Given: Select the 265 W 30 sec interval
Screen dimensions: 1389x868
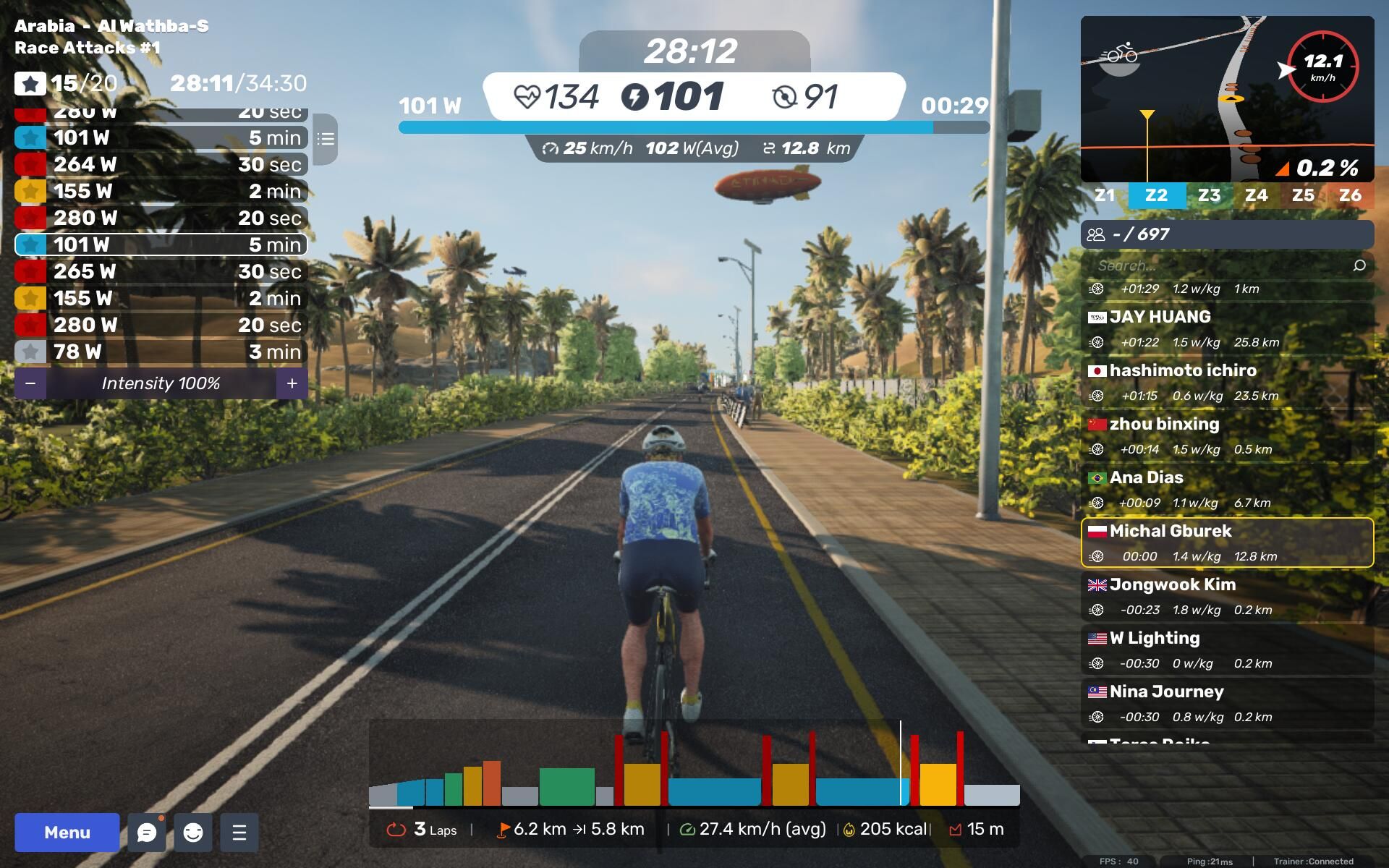Looking at the screenshot, I should tap(161, 271).
